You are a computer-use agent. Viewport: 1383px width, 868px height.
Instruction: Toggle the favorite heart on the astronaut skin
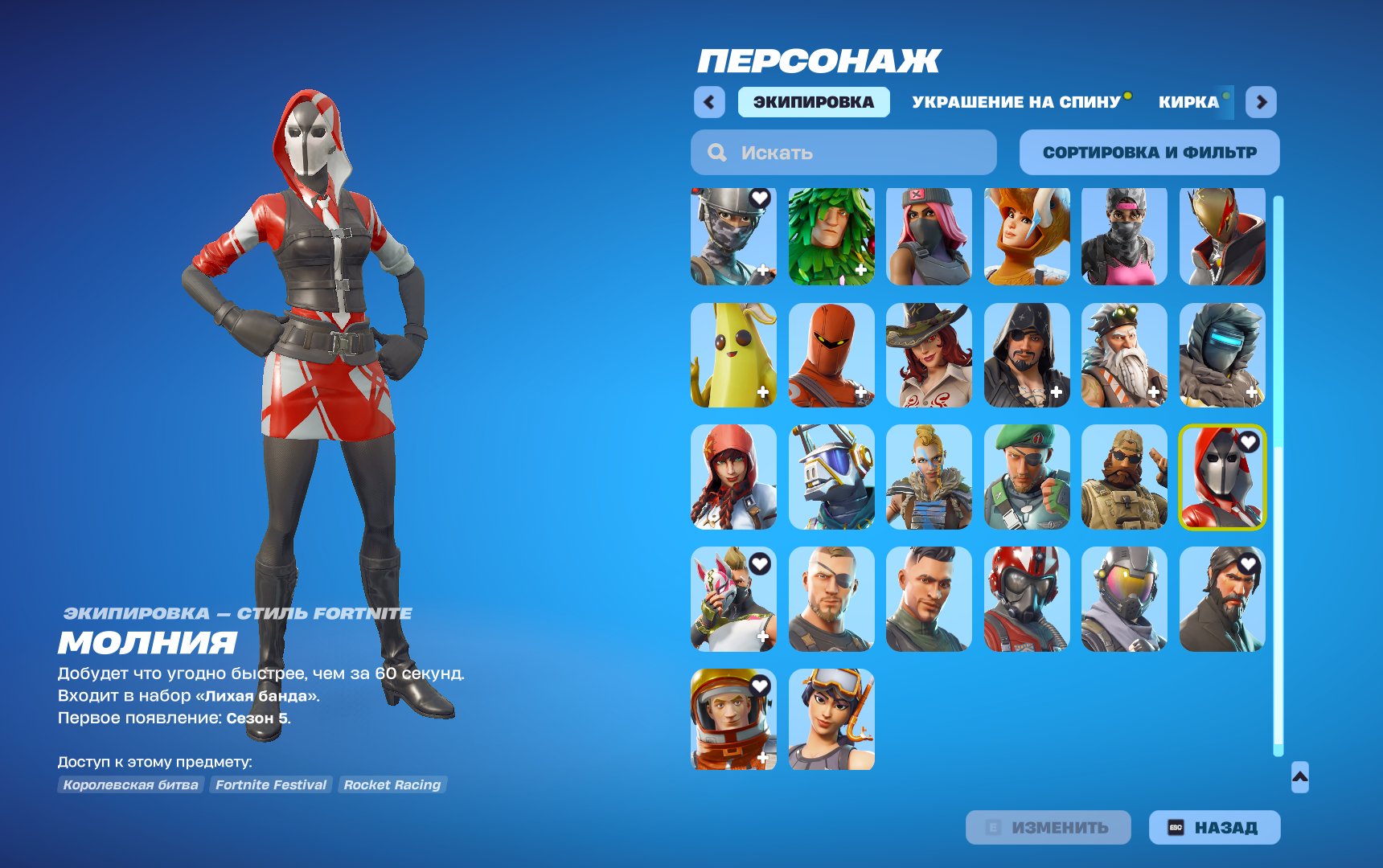coord(759,684)
